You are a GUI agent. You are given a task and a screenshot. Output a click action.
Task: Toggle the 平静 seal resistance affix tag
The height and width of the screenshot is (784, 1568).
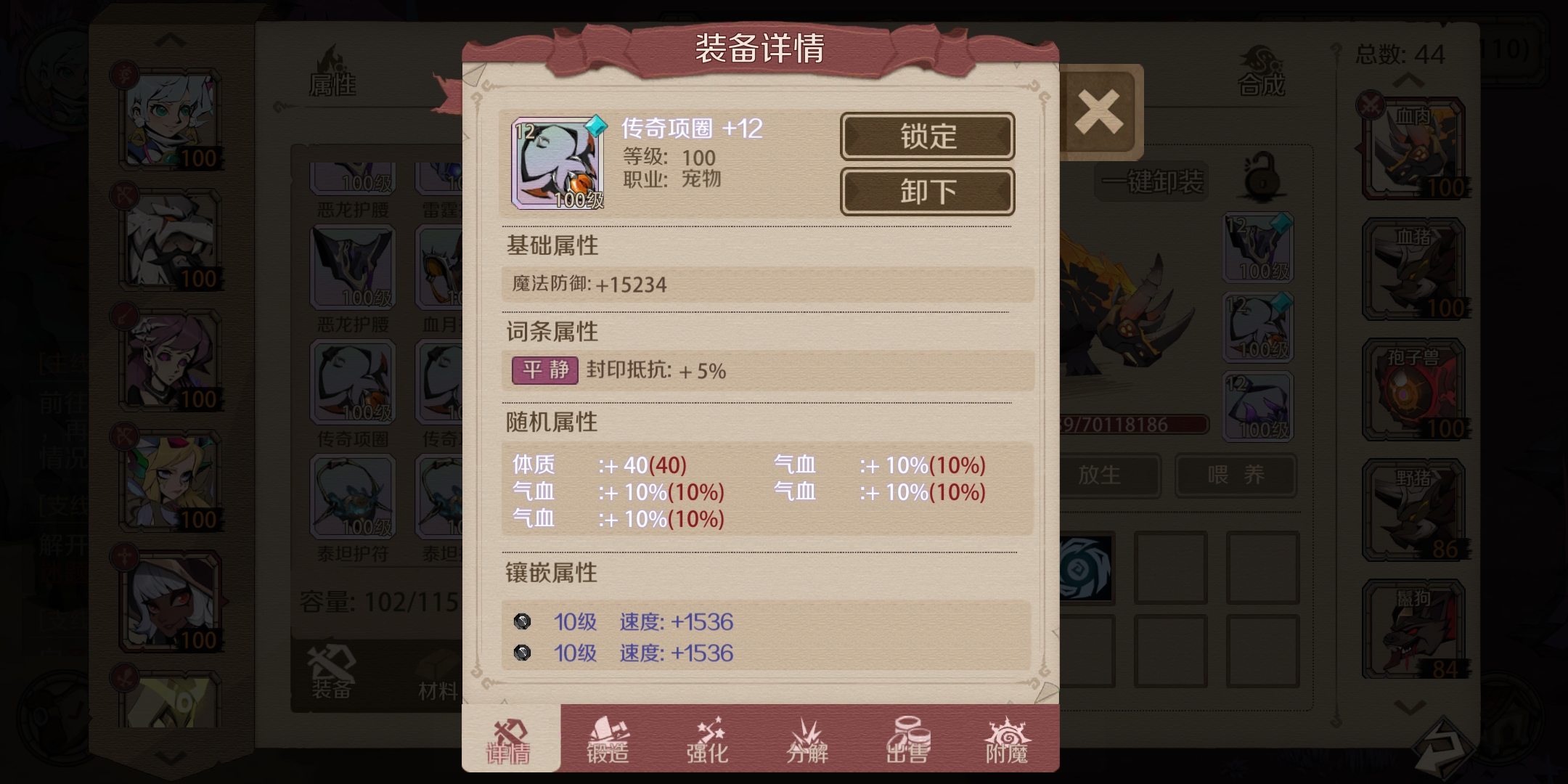tap(544, 371)
